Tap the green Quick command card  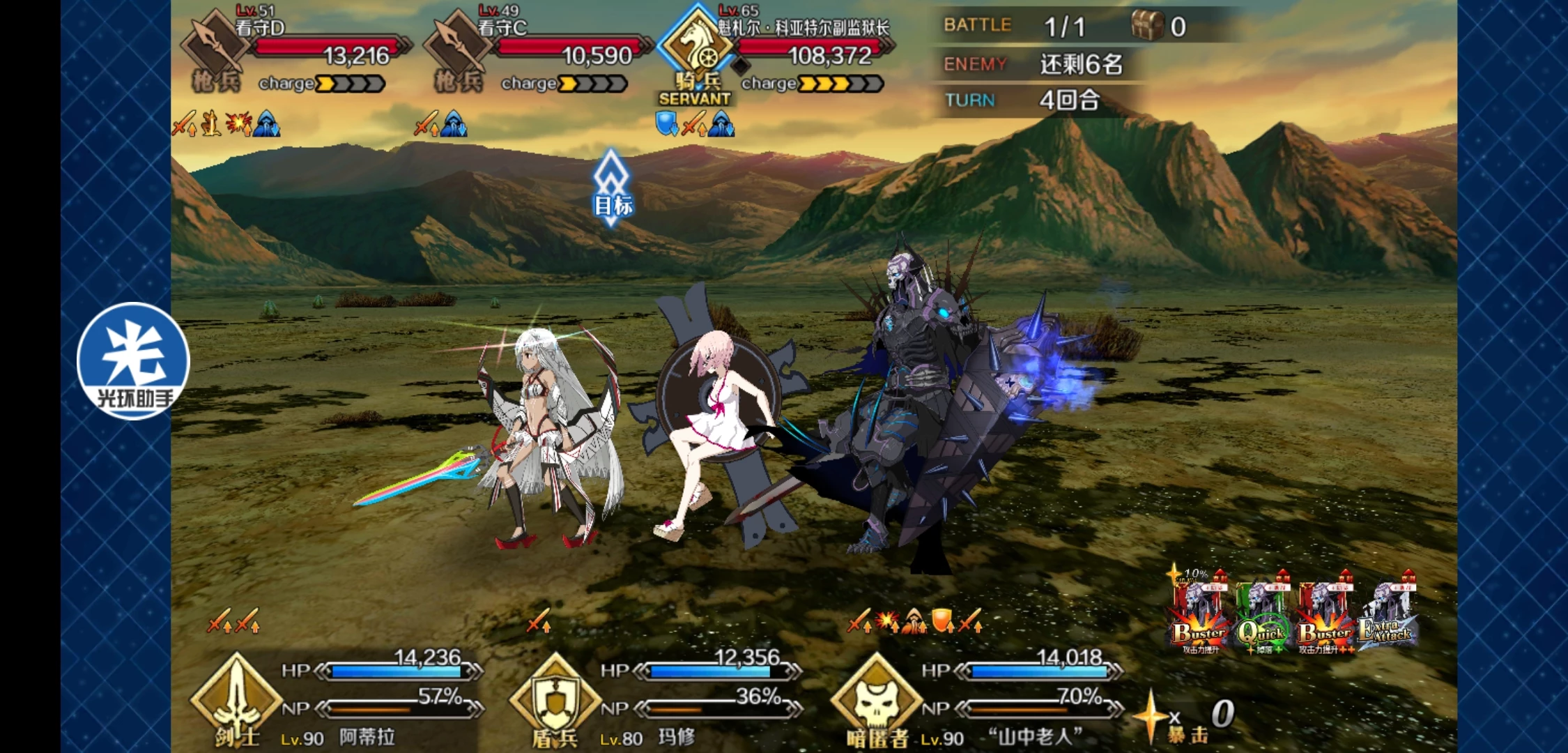coord(1261,614)
